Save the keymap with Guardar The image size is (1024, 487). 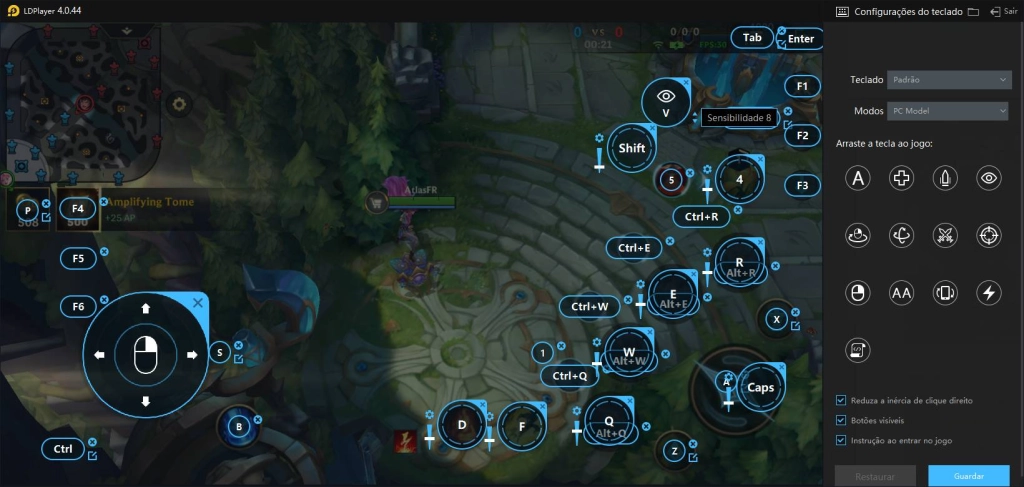(968, 476)
